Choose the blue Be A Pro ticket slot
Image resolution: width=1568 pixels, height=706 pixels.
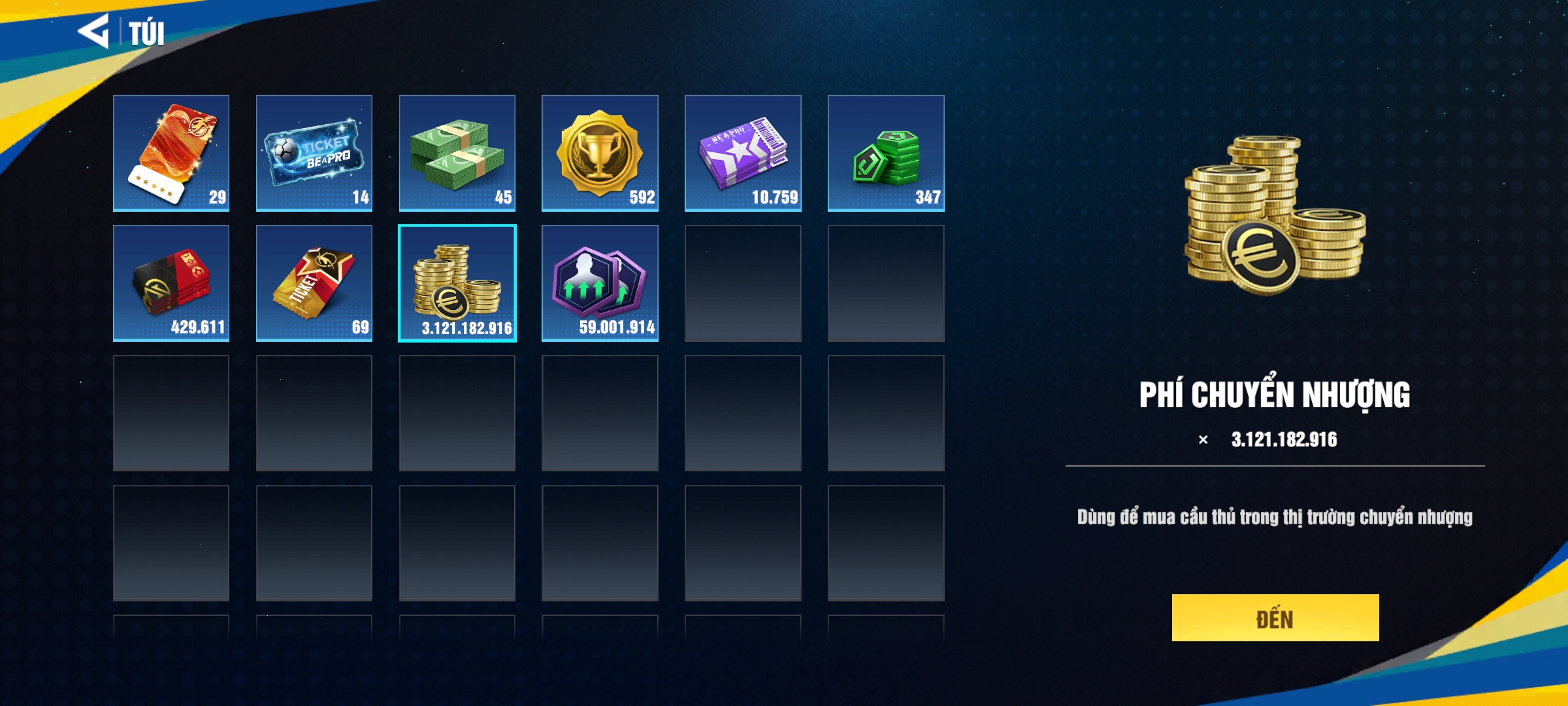pyautogui.click(x=314, y=153)
